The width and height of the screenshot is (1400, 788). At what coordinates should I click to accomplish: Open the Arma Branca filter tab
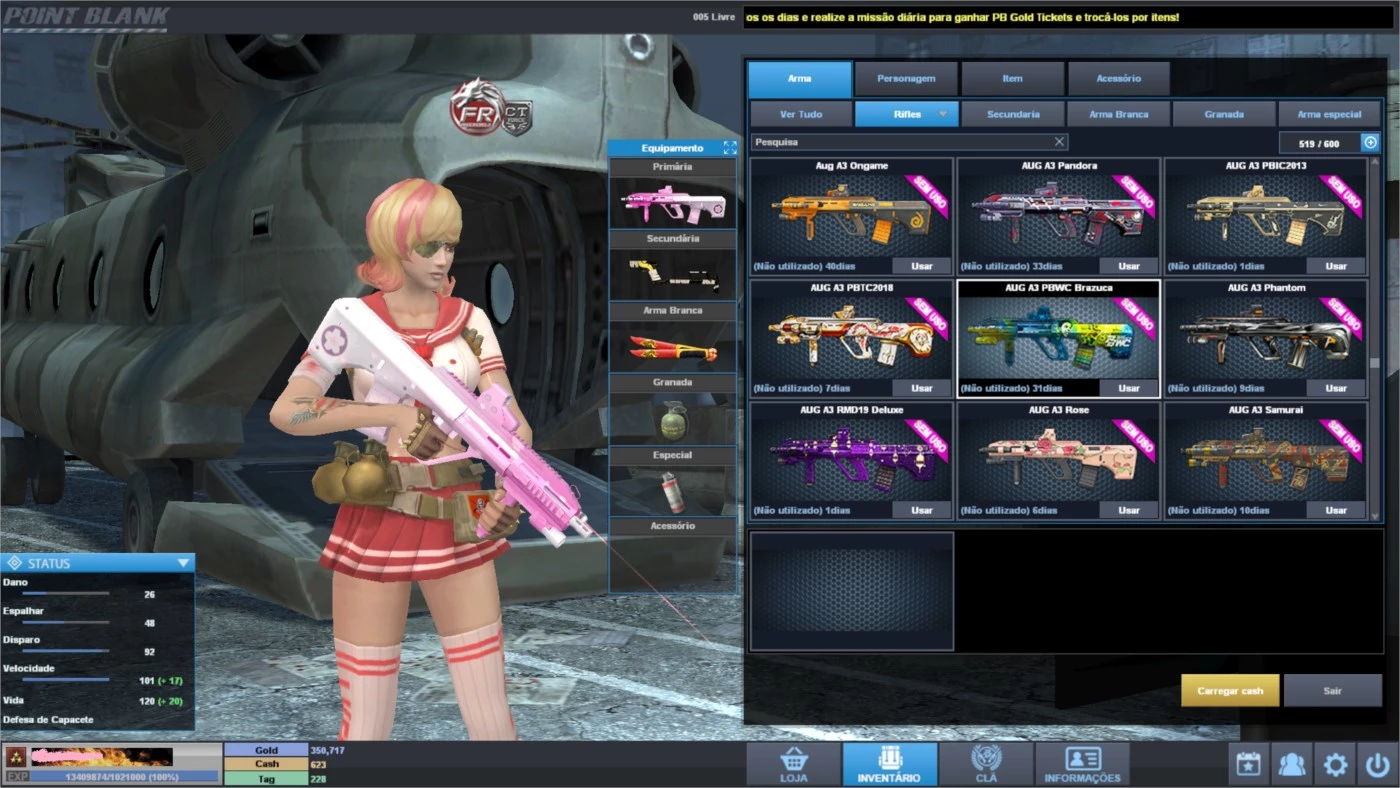1117,114
